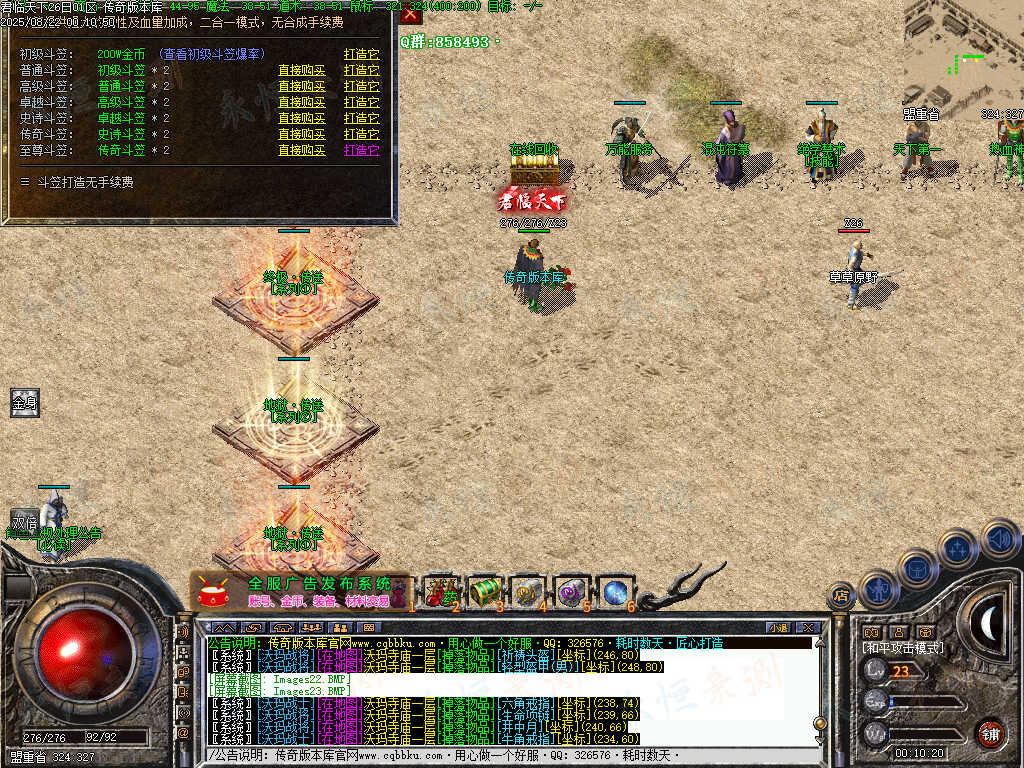Click 打造它 for the 至尊斗笠 row
1024x768 pixels.
pyautogui.click(x=361, y=150)
